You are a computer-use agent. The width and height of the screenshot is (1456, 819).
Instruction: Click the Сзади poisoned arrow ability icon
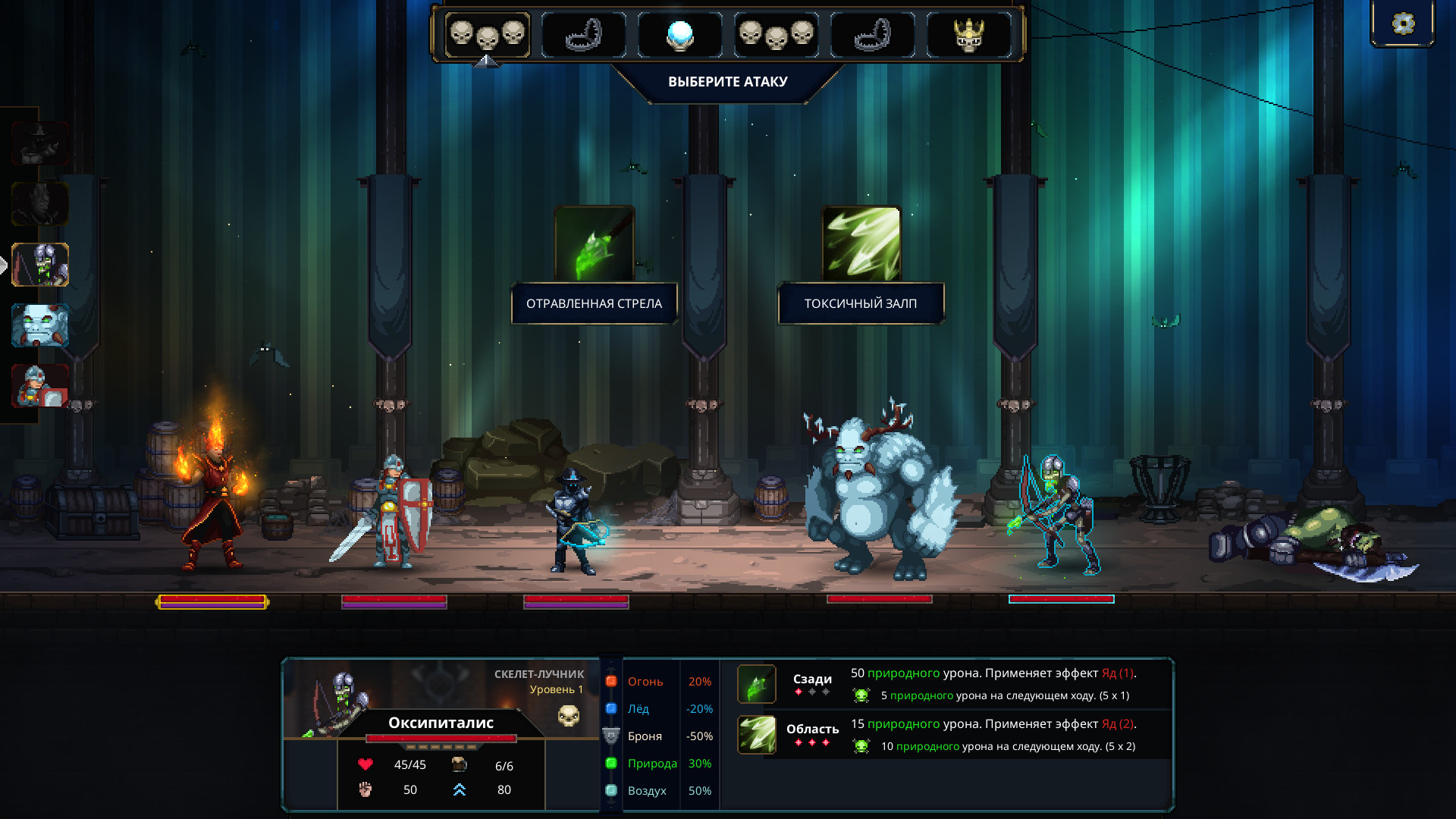coord(757,684)
